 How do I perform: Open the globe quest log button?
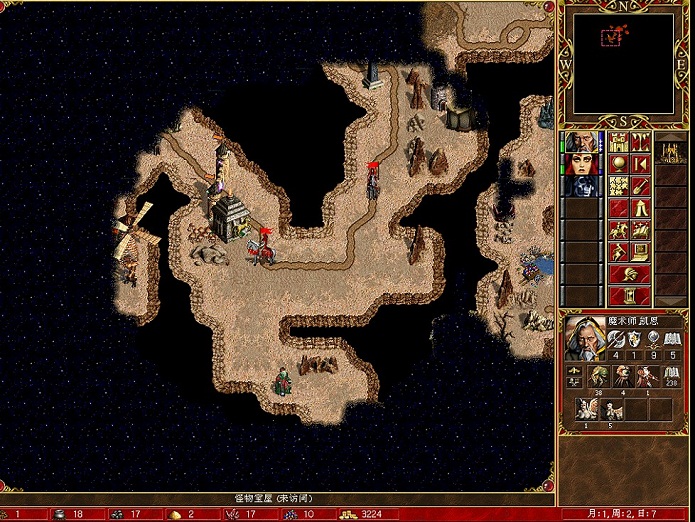click(x=618, y=163)
